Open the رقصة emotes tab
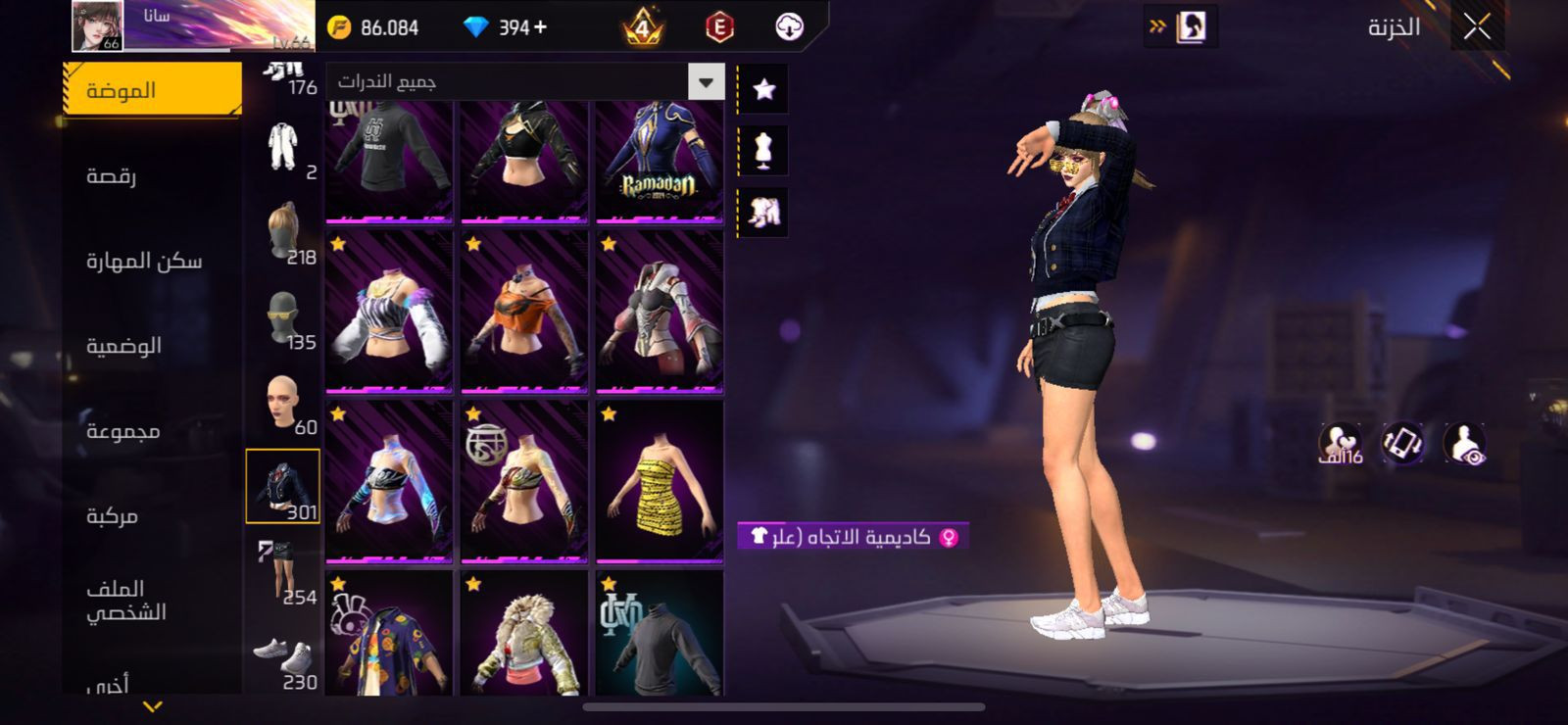 pos(112,175)
